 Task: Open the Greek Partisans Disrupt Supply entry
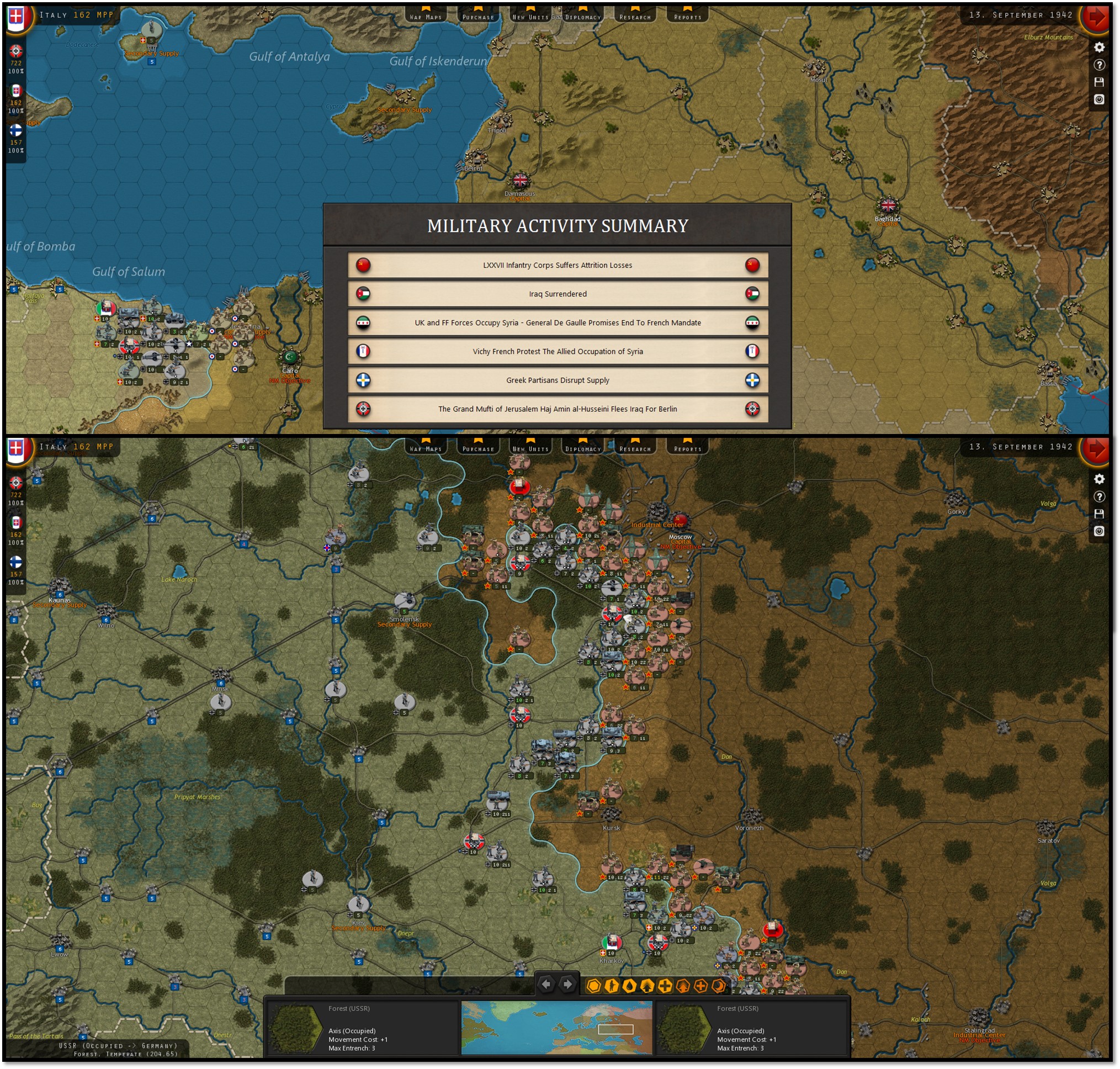click(x=557, y=380)
